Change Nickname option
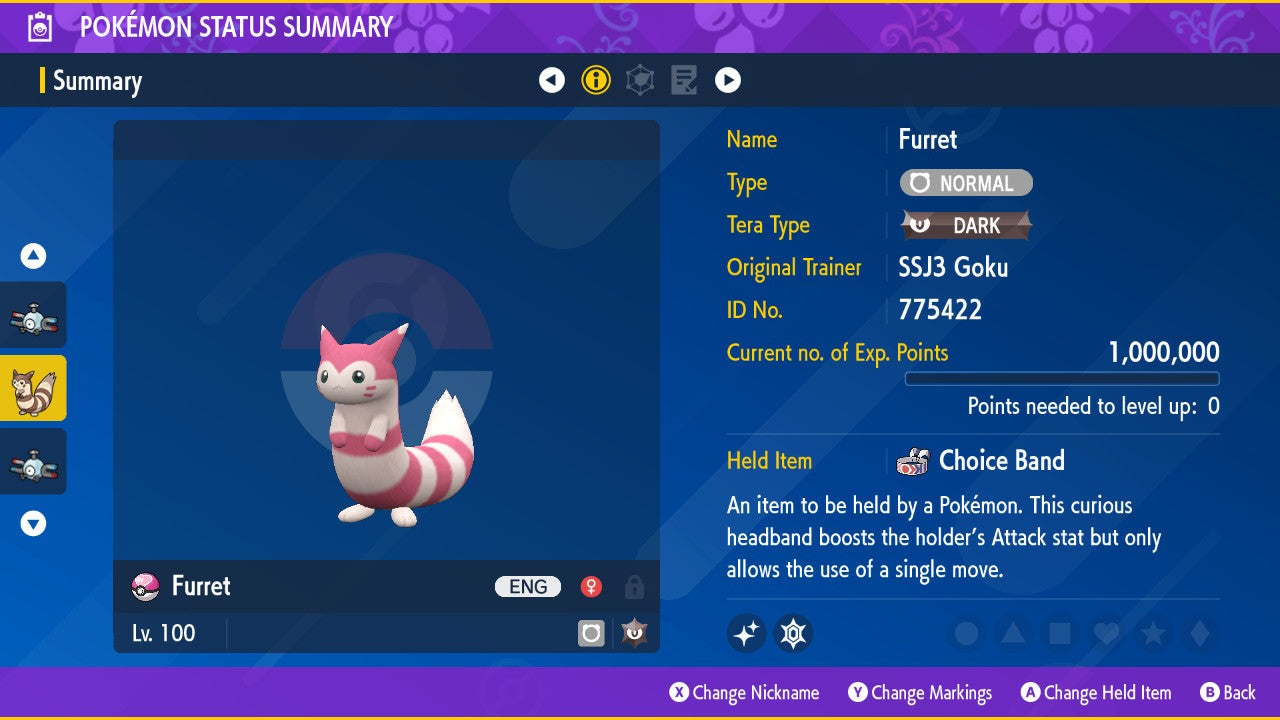1280x720 pixels. (x=745, y=693)
